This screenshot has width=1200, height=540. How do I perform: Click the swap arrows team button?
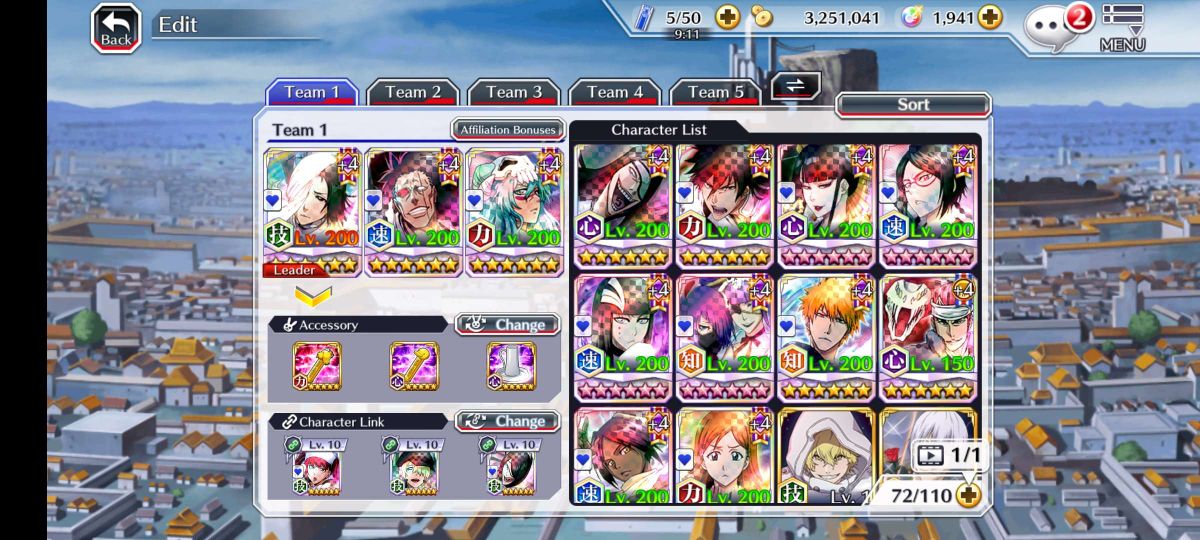[795, 86]
